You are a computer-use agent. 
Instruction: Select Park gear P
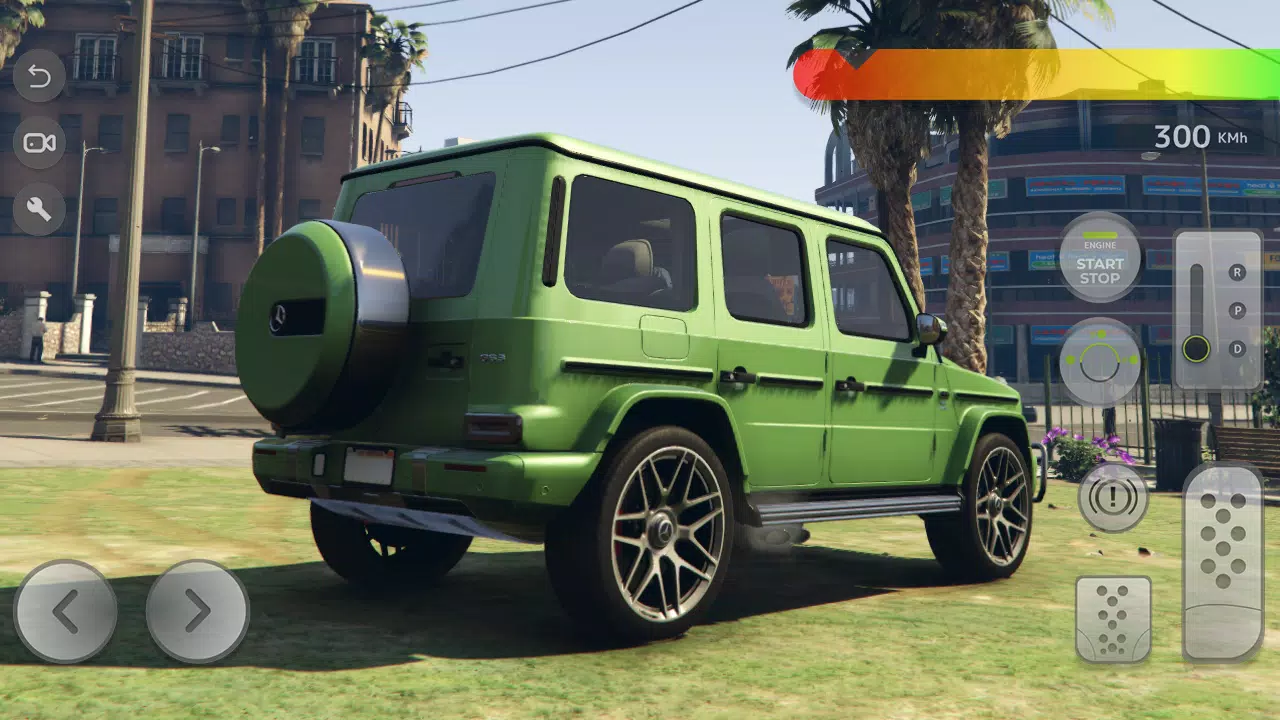click(1236, 309)
